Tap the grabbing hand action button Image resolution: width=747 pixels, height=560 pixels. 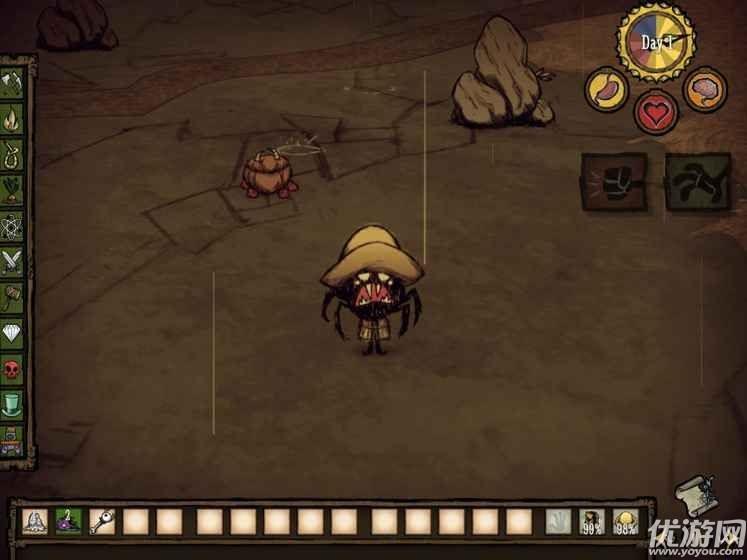(x=696, y=180)
